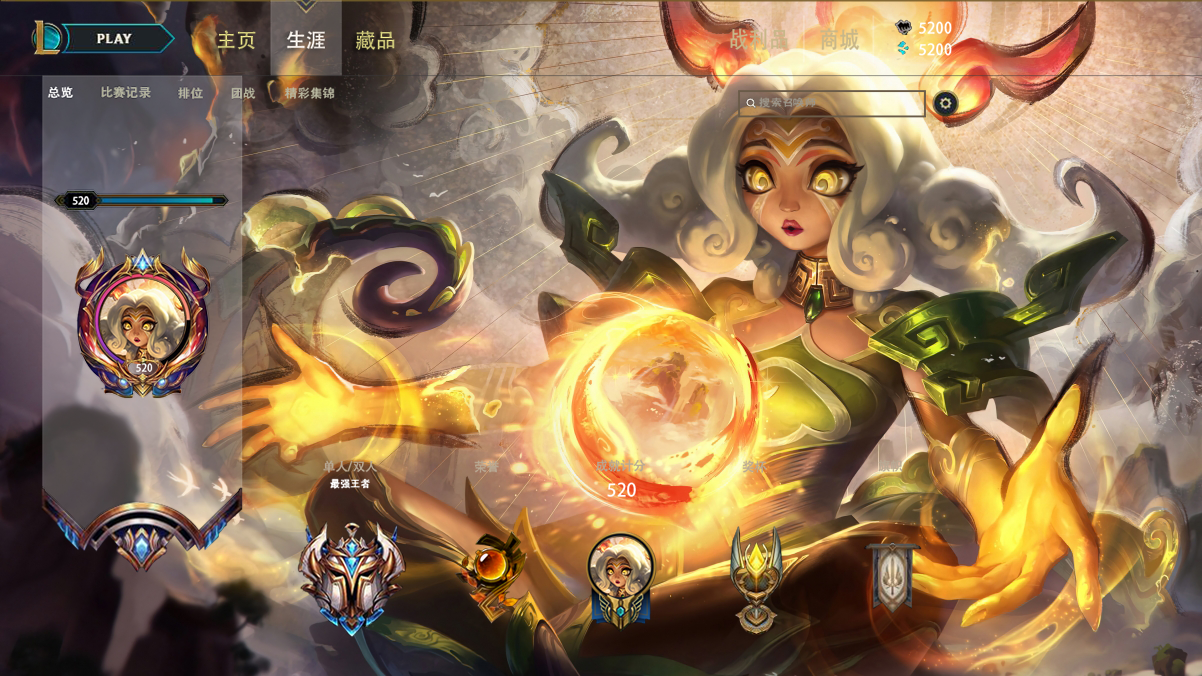The width and height of the screenshot is (1202, 676).
Task: Select the 奖杯 trophy icon
Action: tap(756, 580)
